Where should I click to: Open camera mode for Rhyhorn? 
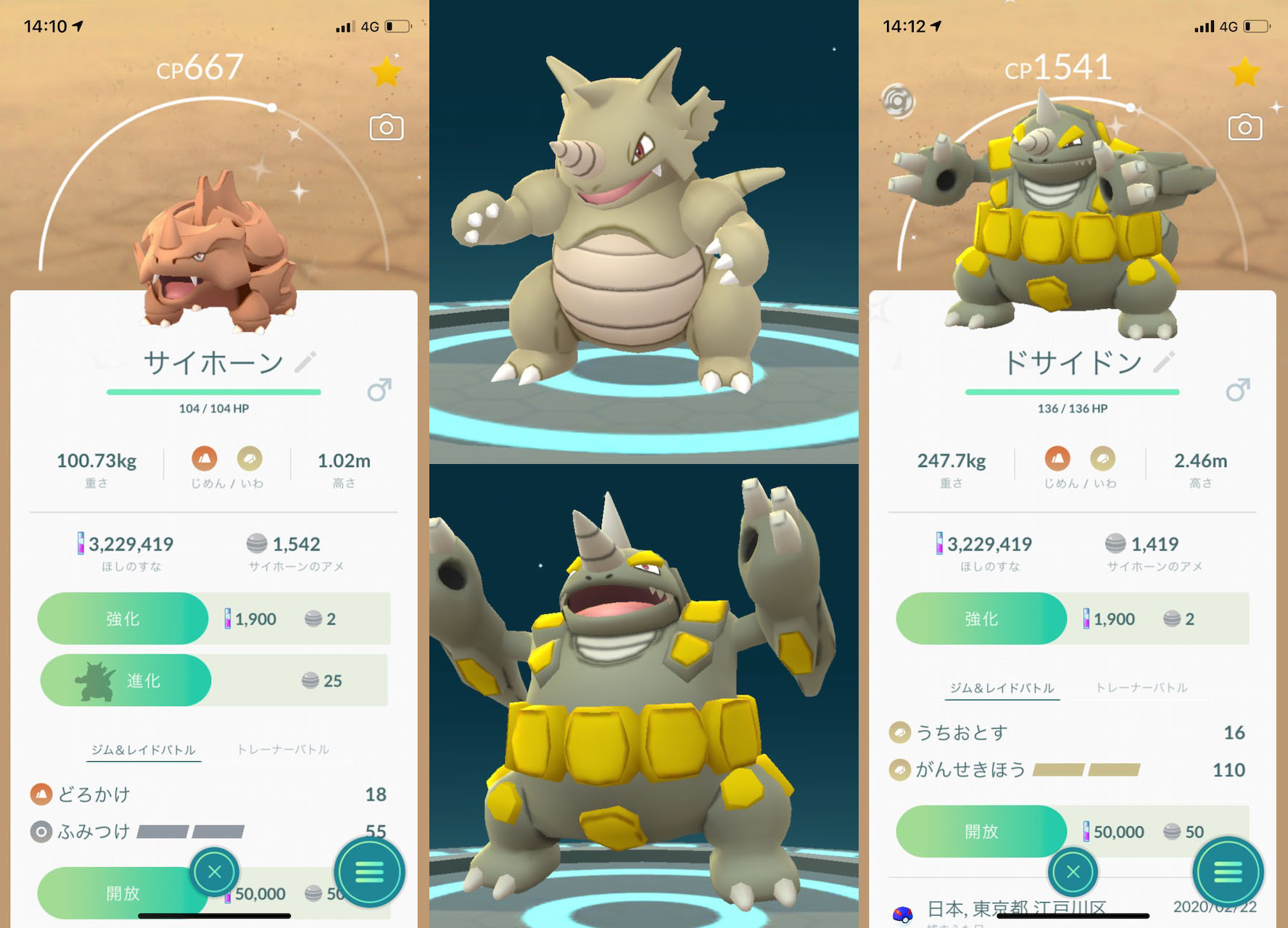pyautogui.click(x=386, y=125)
